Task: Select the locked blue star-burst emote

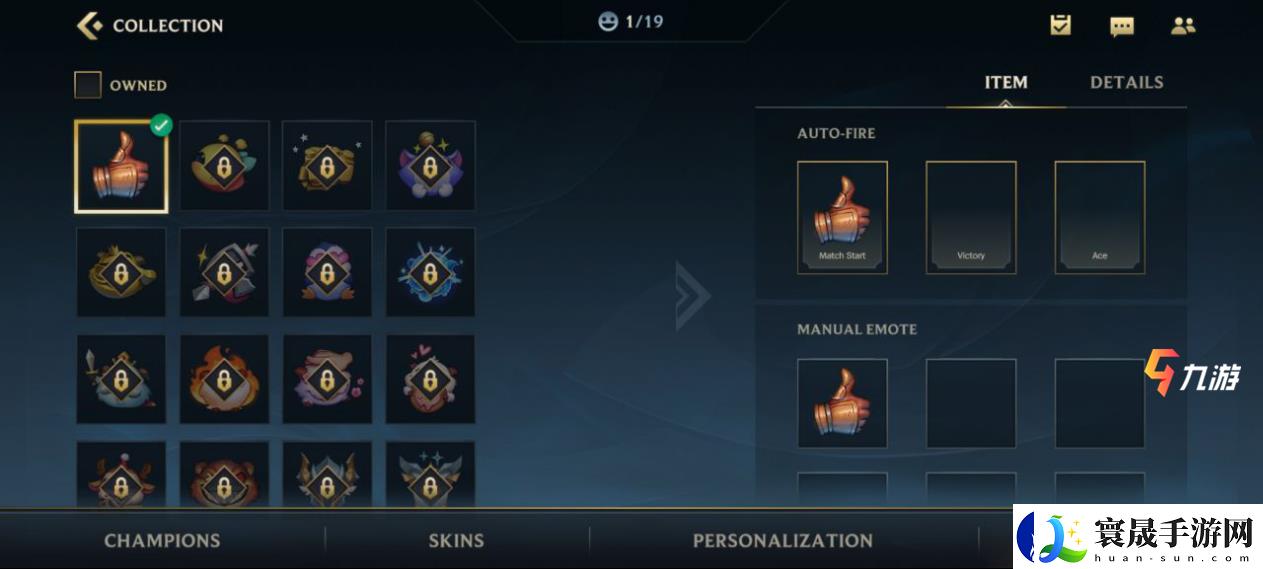Action: point(430,272)
